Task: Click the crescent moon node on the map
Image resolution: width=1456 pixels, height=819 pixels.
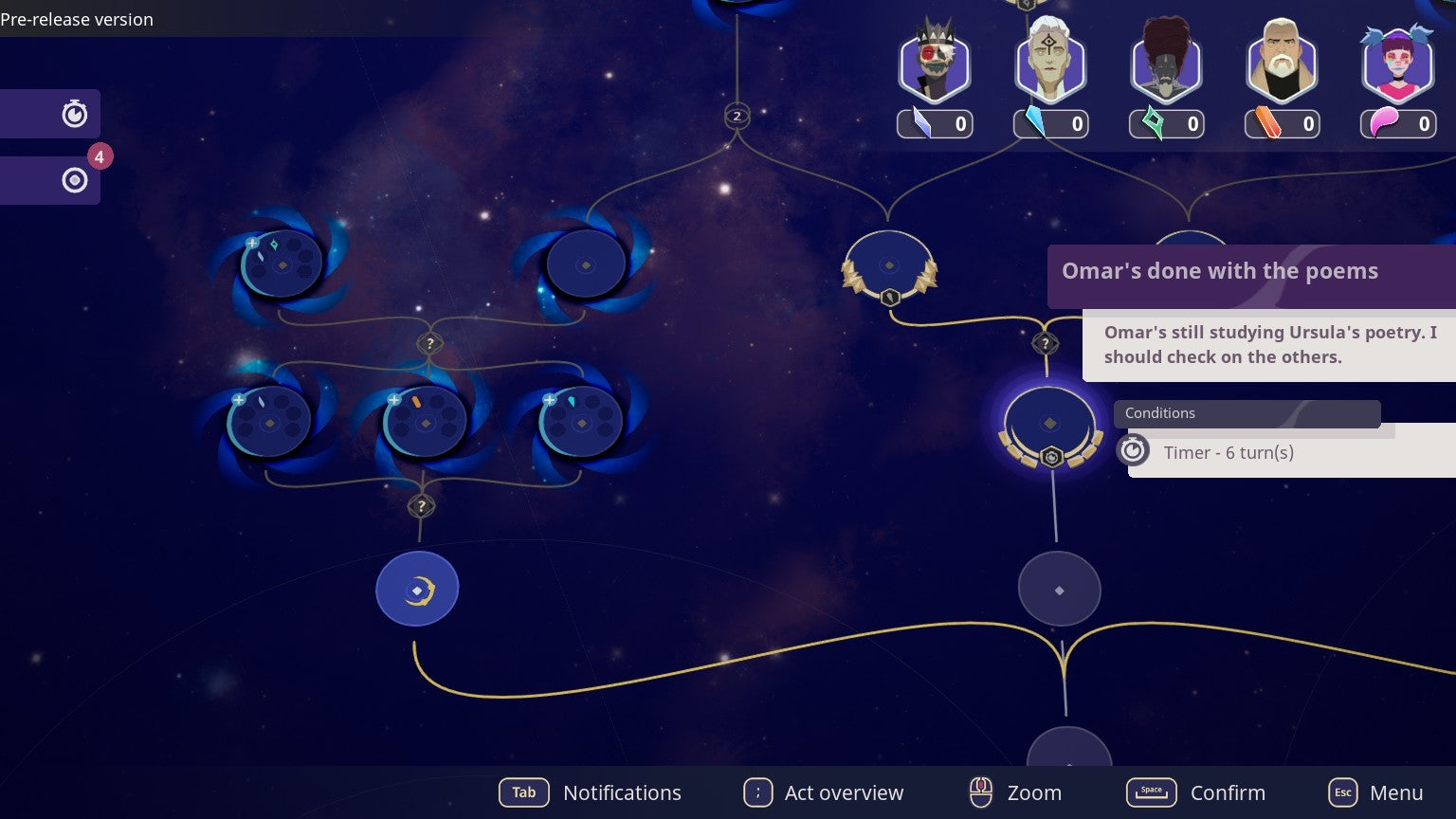Action: (417, 588)
